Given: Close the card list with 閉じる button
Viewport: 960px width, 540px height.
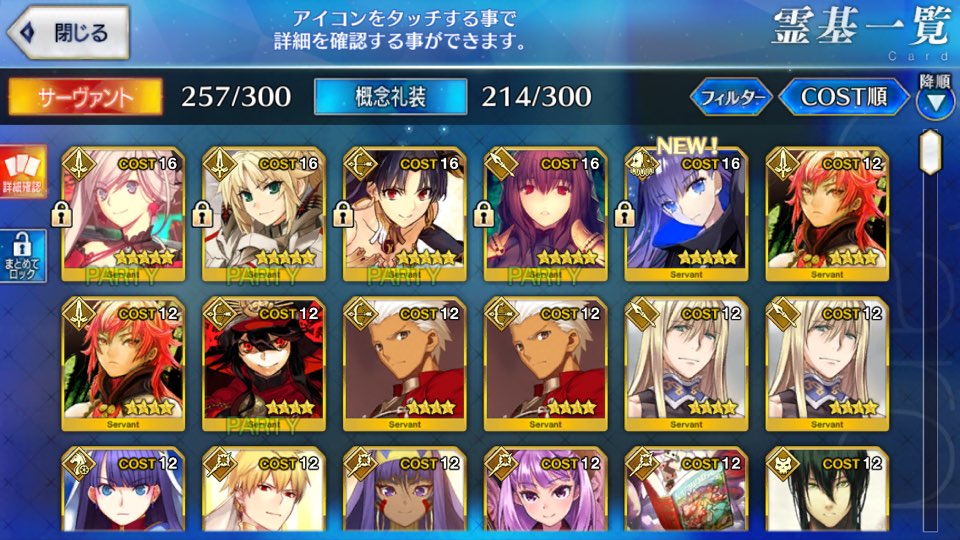Looking at the screenshot, I should (67, 32).
